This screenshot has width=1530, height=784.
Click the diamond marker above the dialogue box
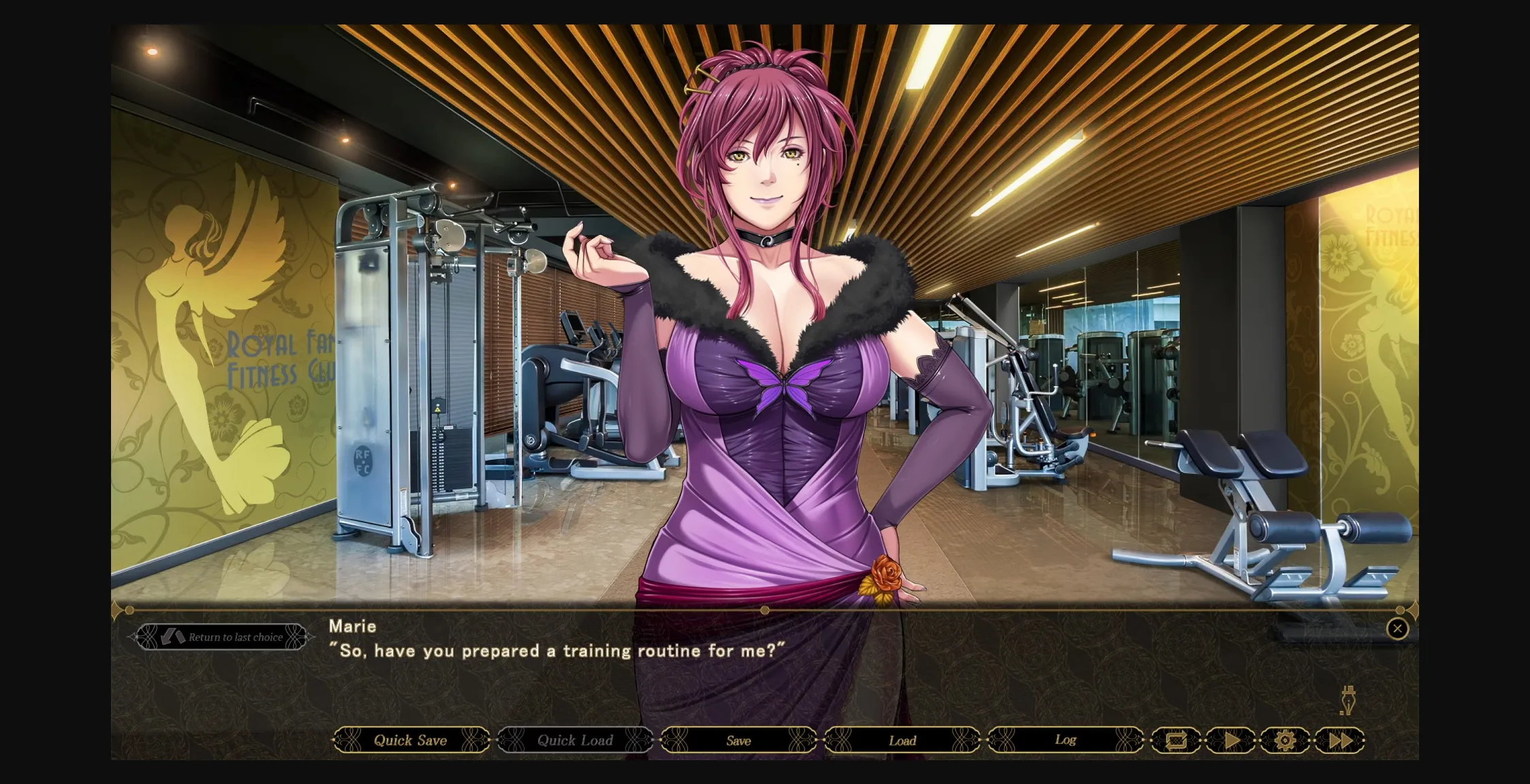765,610
